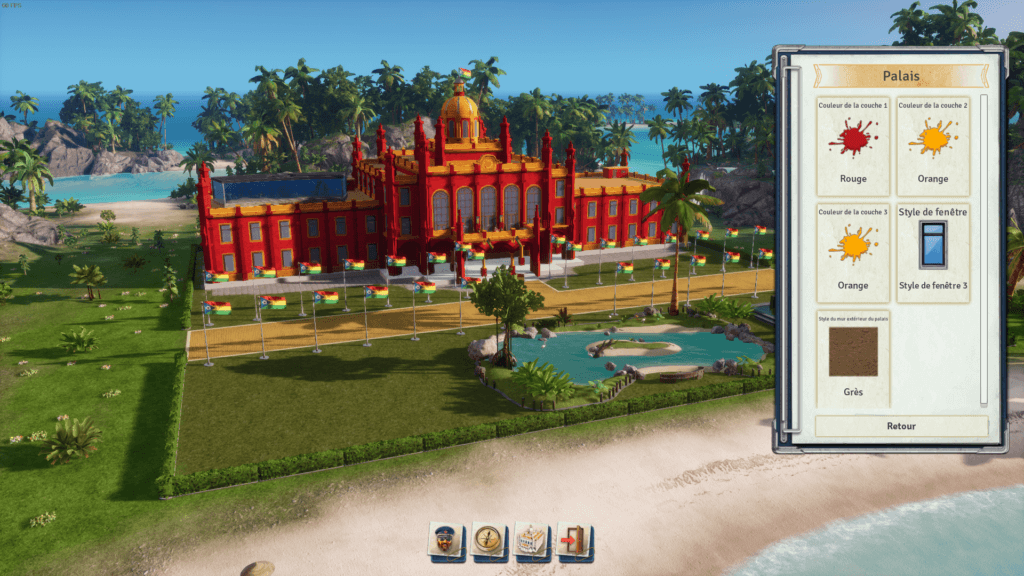
Task: Choose the Grès exterior wall style
Action: pos(853,358)
